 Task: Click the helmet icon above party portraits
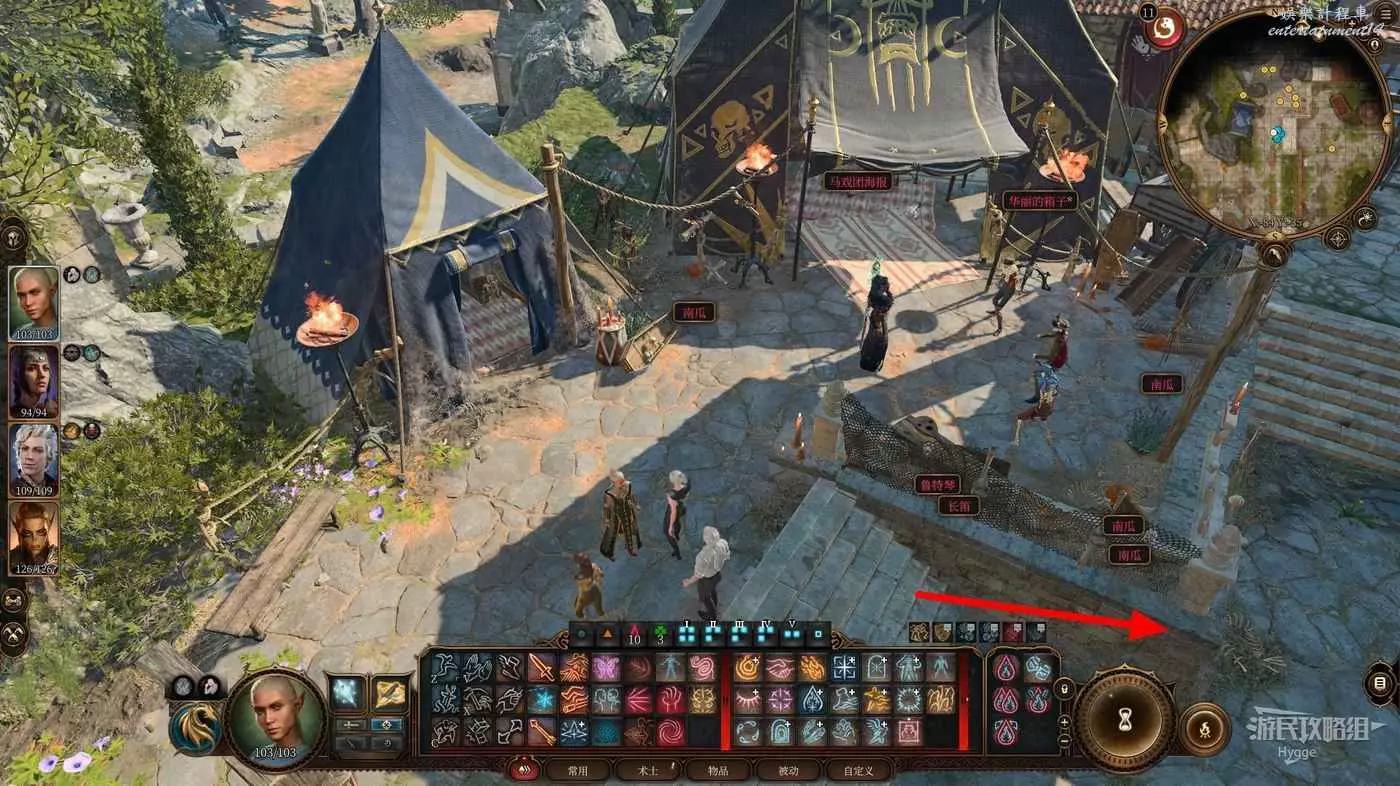coord(14,237)
